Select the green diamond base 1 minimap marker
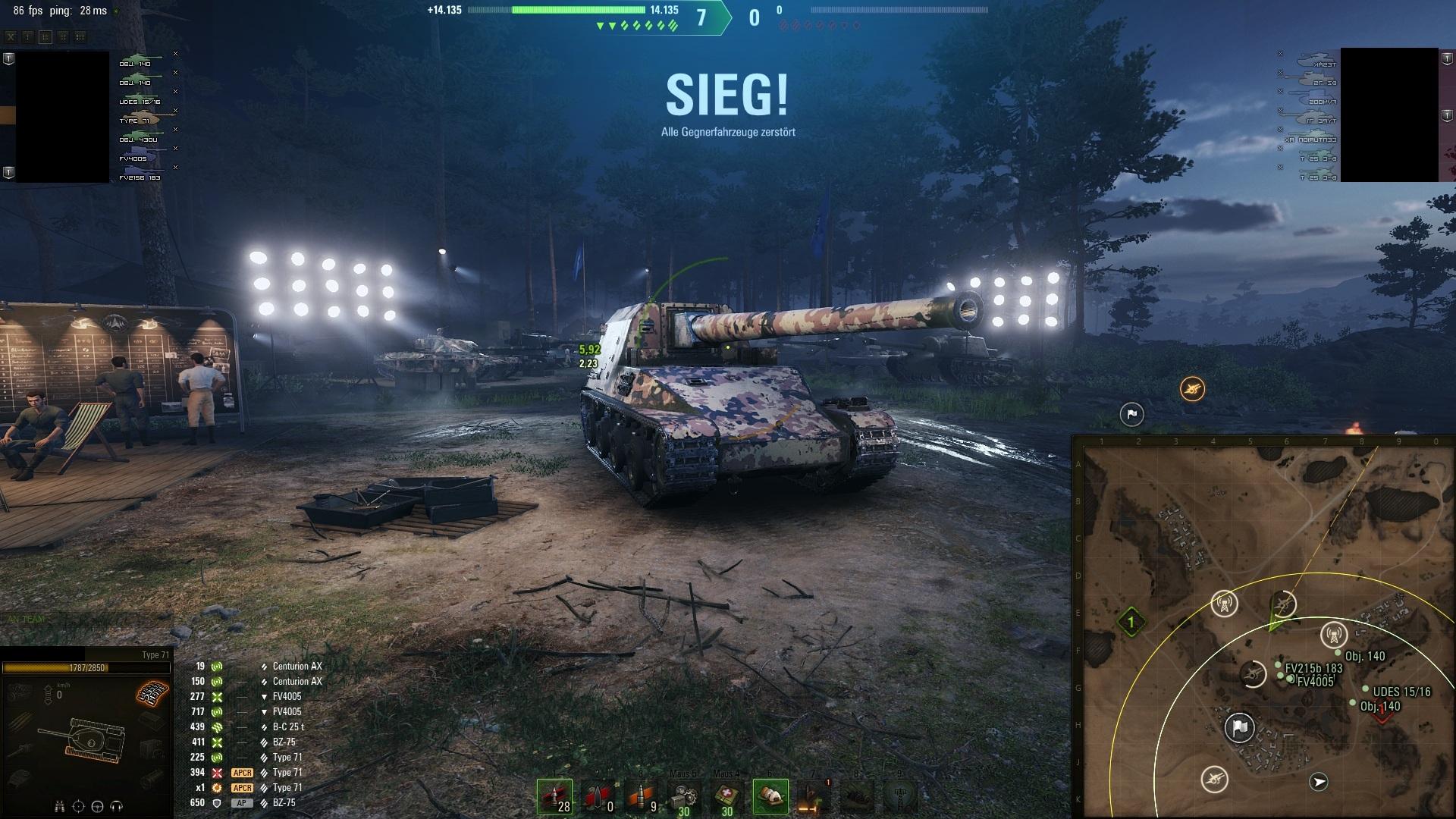1456x819 pixels. (x=1131, y=623)
